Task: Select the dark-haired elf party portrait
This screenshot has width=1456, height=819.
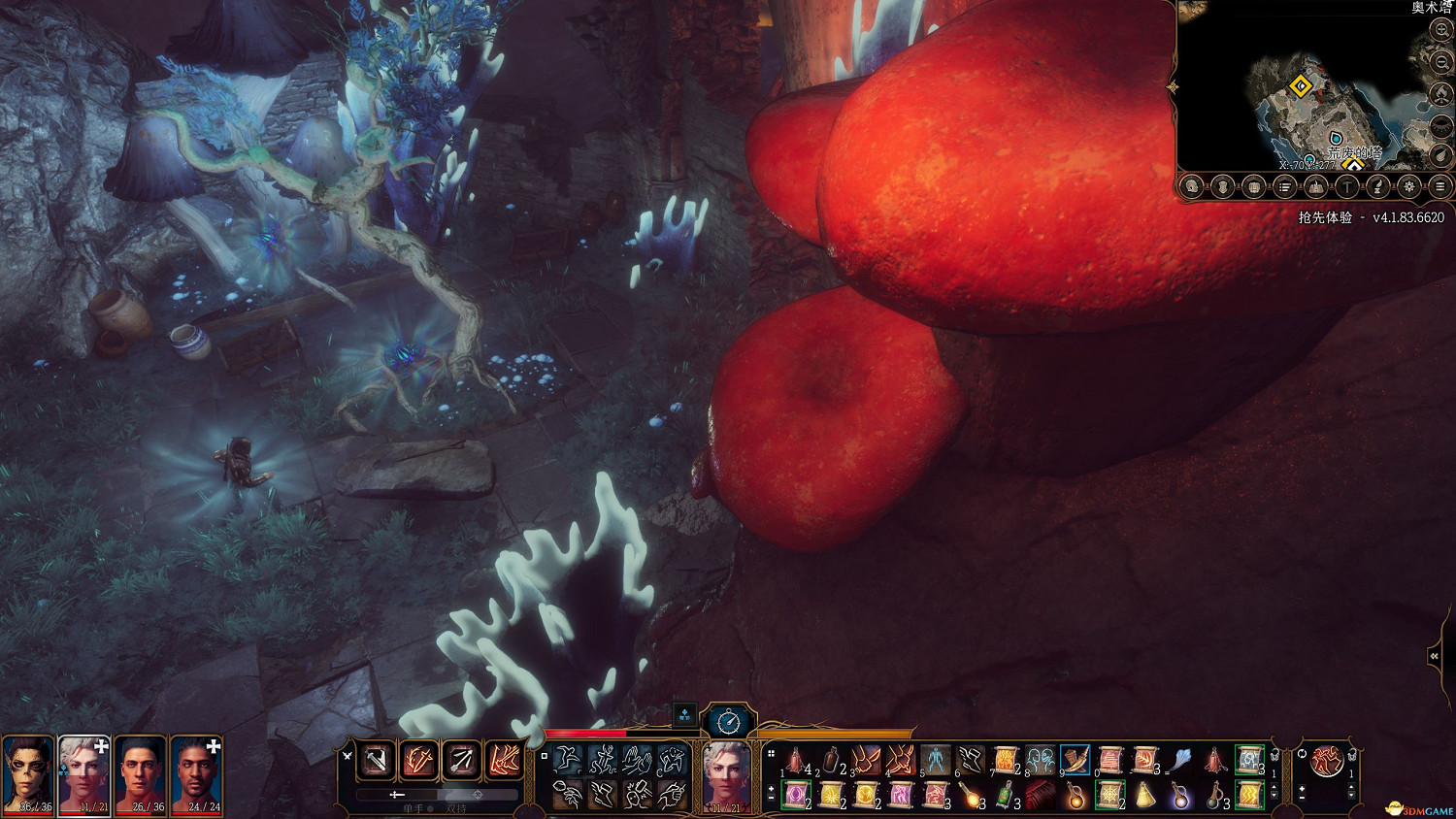Action: coord(28,774)
